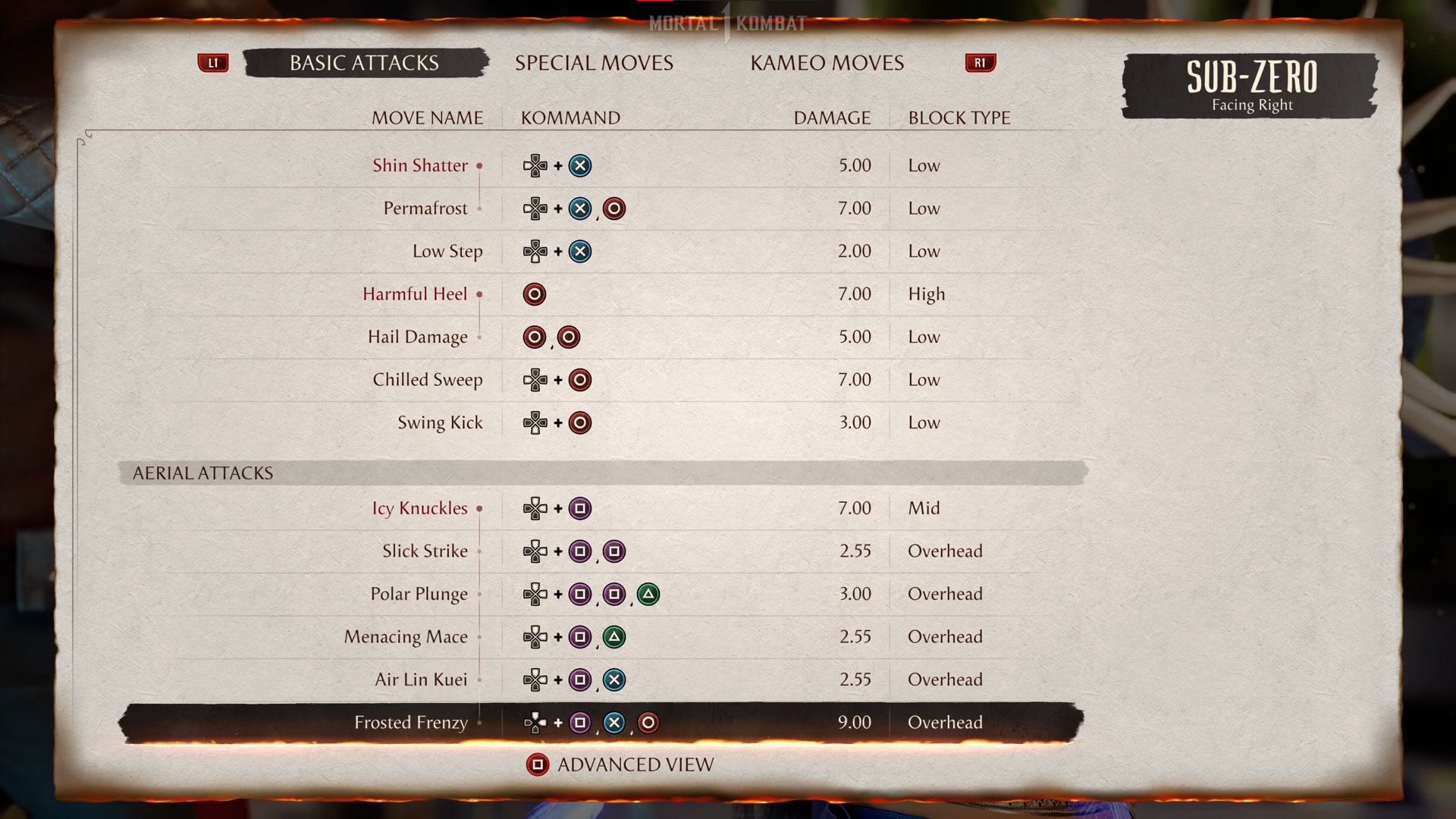The image size is (1456, 819).
Task: Click the Mortal Kombat 1 logo
Action: pos(727,23)
